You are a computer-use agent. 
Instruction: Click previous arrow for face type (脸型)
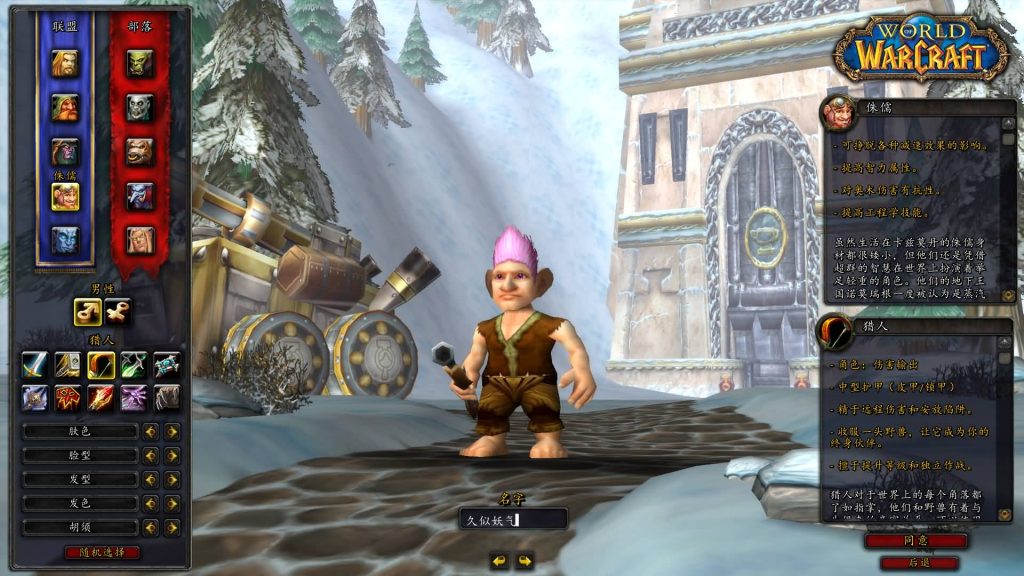(x=150, y=455)
